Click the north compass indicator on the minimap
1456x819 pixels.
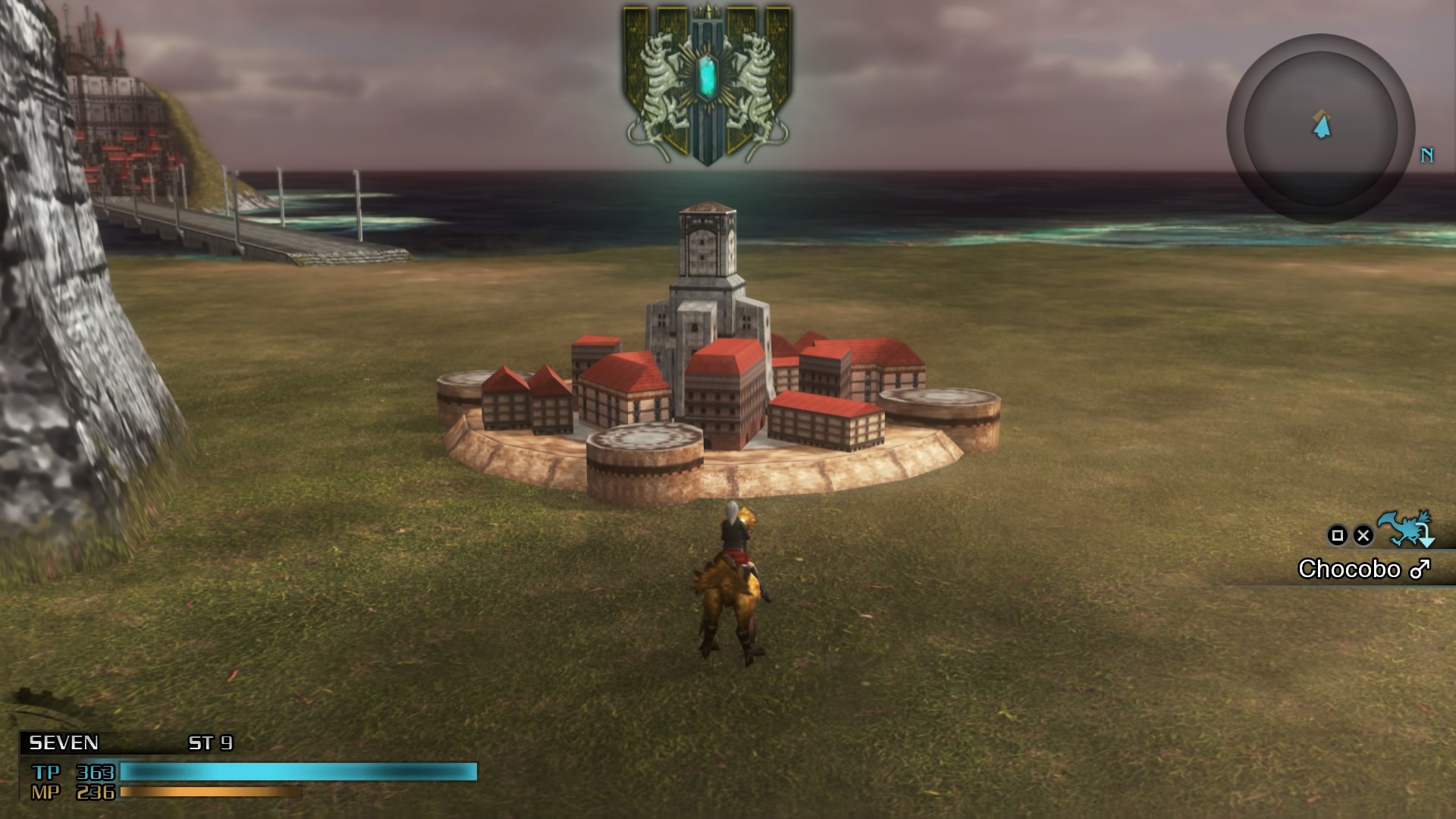tap(1426, 155)
